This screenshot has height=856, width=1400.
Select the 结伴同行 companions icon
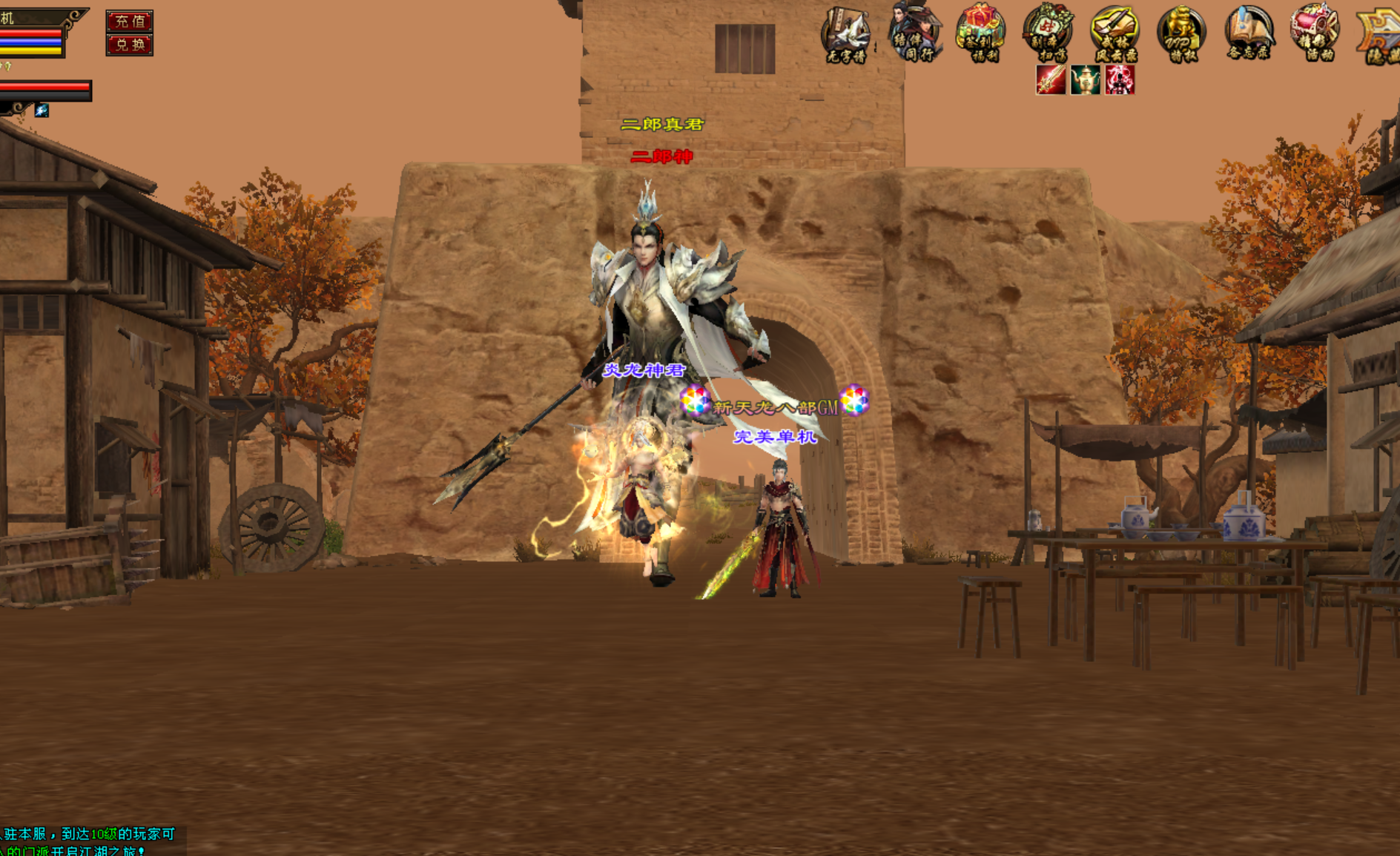click(x=914, y=33)
